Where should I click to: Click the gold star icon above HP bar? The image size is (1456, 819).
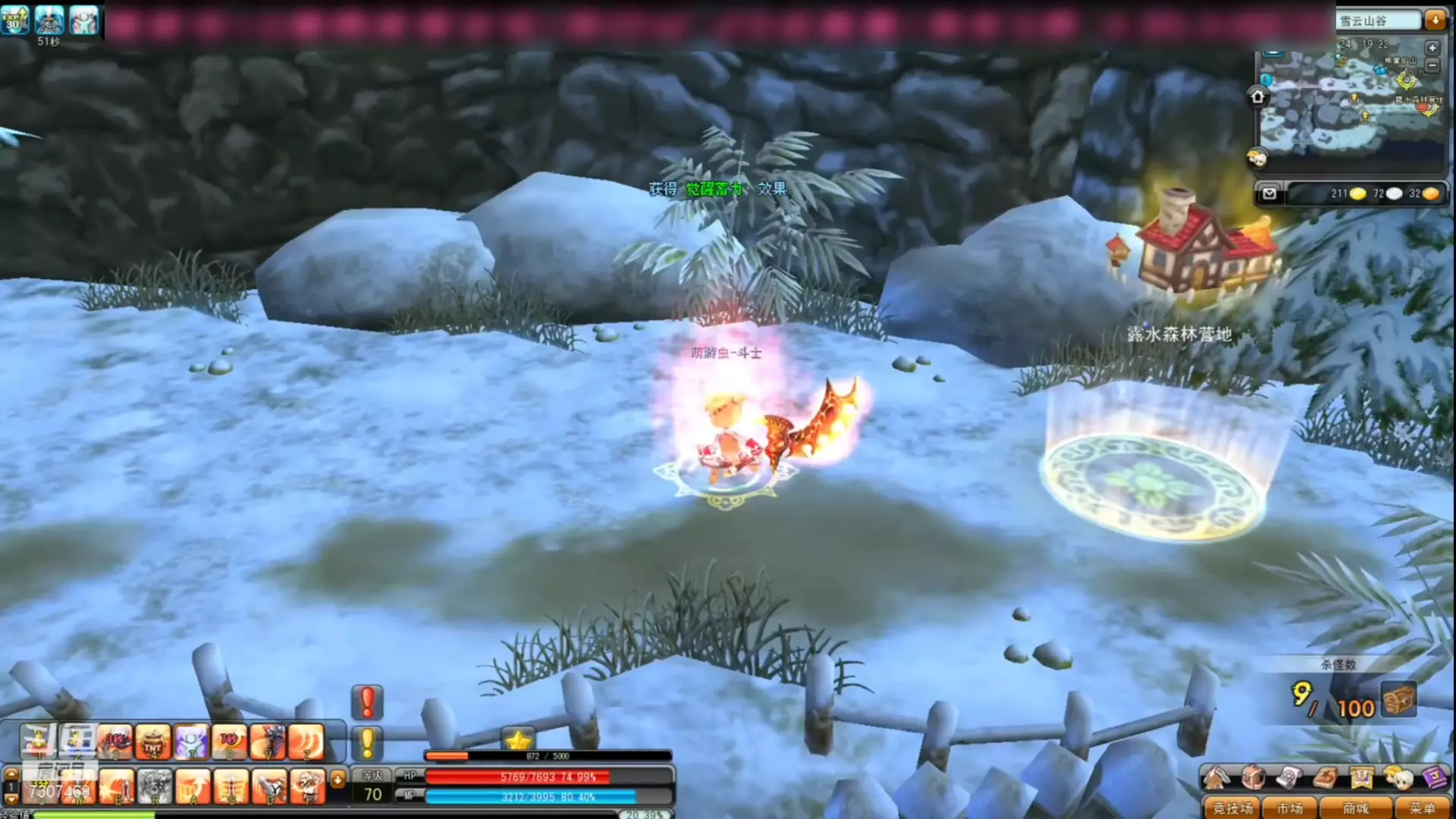(x=518, y=741)
